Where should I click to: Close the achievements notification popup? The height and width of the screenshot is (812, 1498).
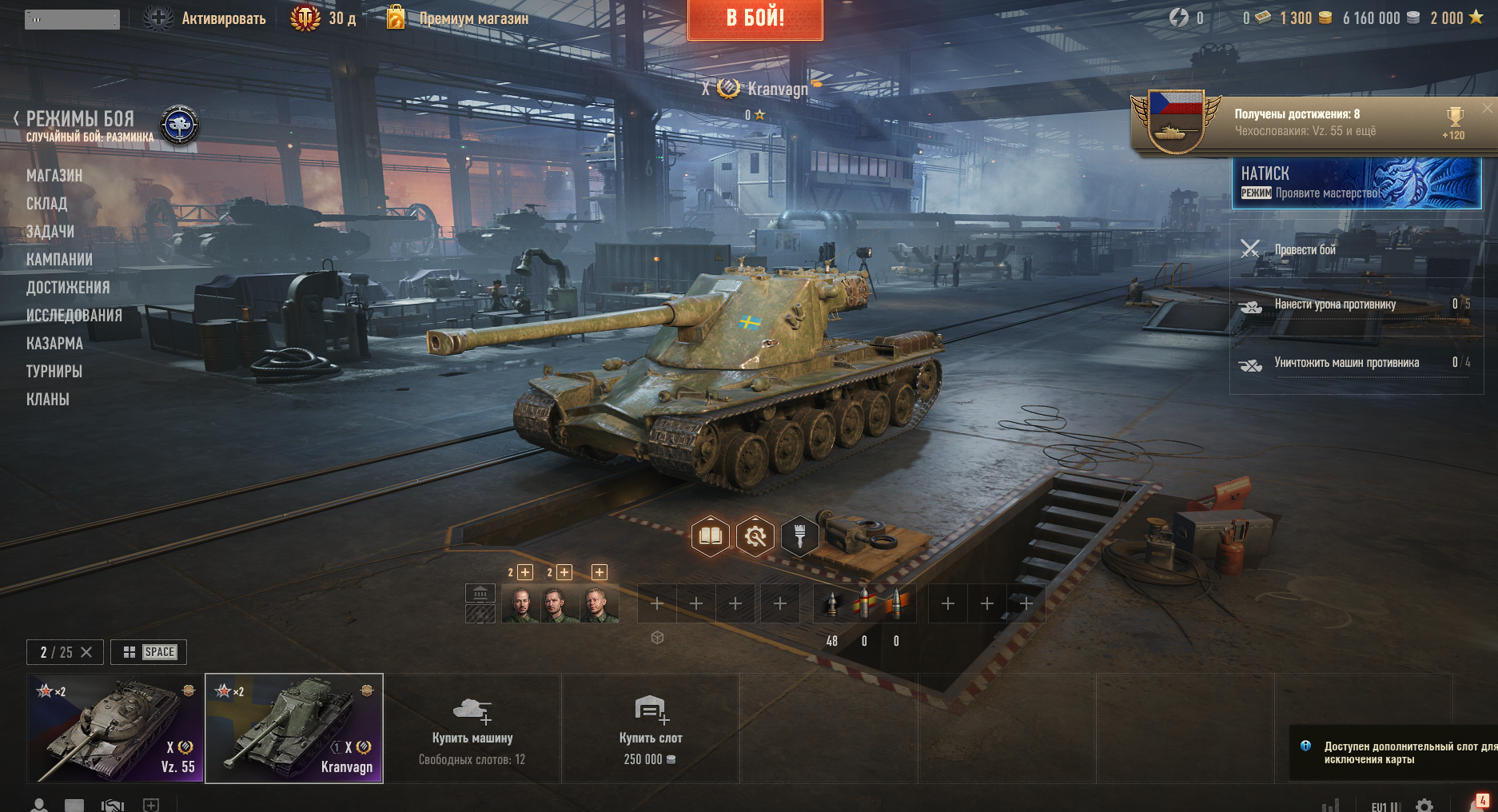click(x=1487, y=108)
